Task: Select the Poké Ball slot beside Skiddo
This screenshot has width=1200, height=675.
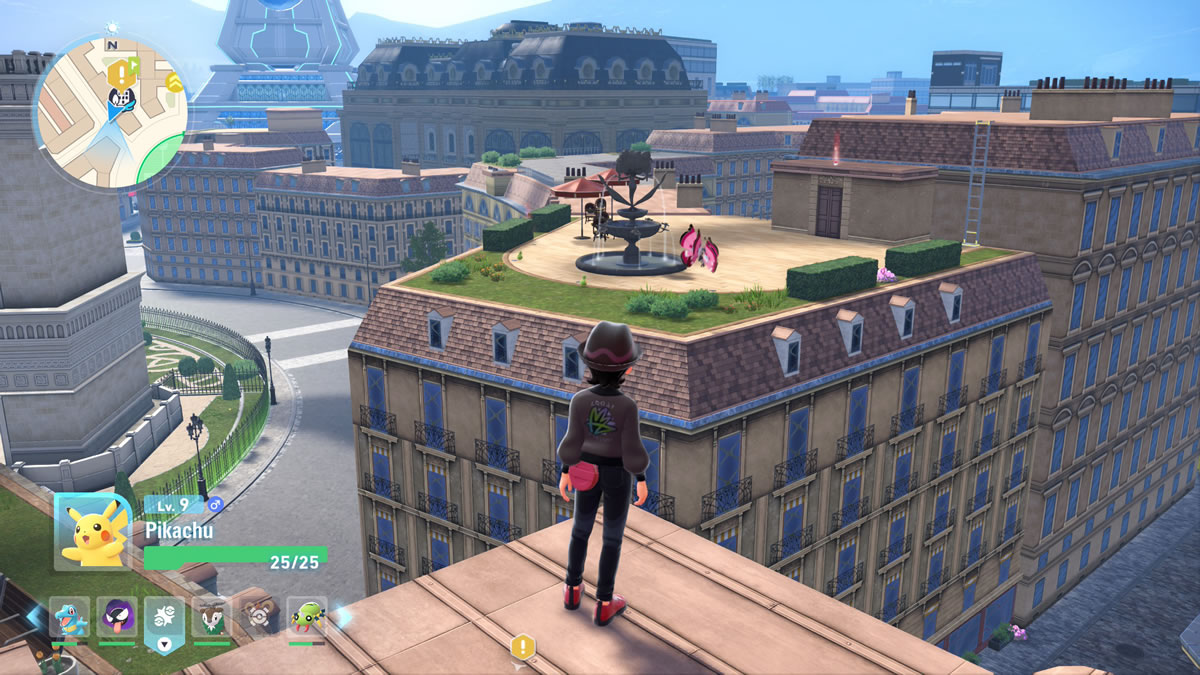Action: 259,617
